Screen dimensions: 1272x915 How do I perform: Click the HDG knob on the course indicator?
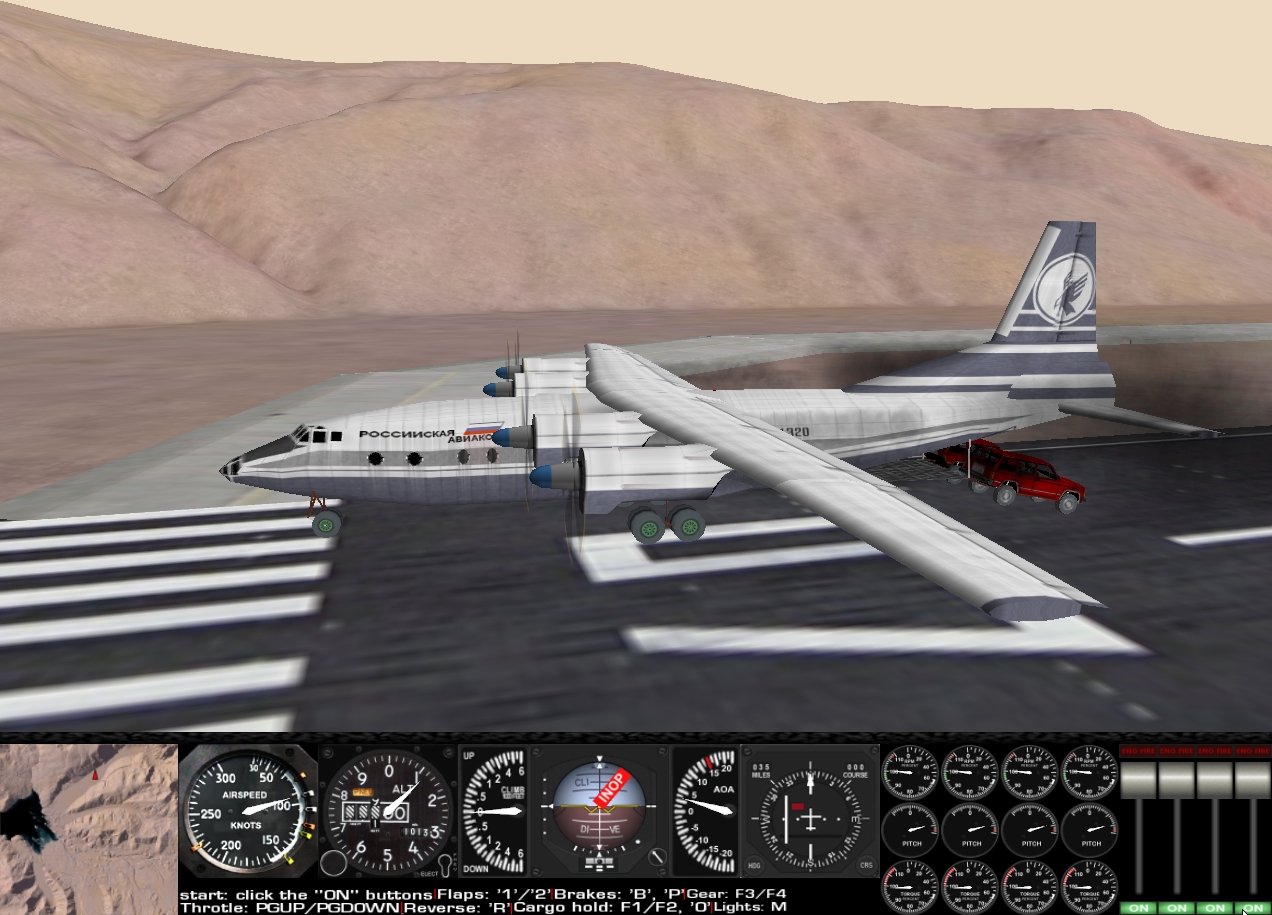753,864
